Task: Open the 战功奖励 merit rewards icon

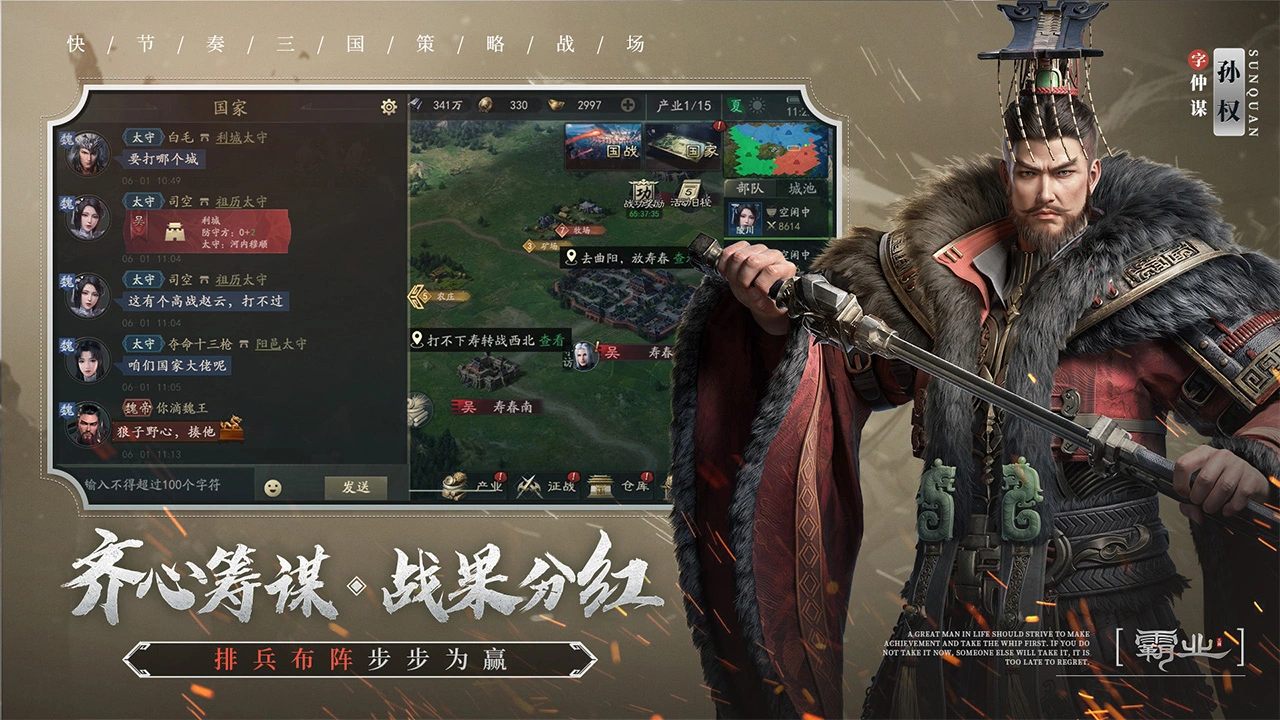Action: pos(643,192)
